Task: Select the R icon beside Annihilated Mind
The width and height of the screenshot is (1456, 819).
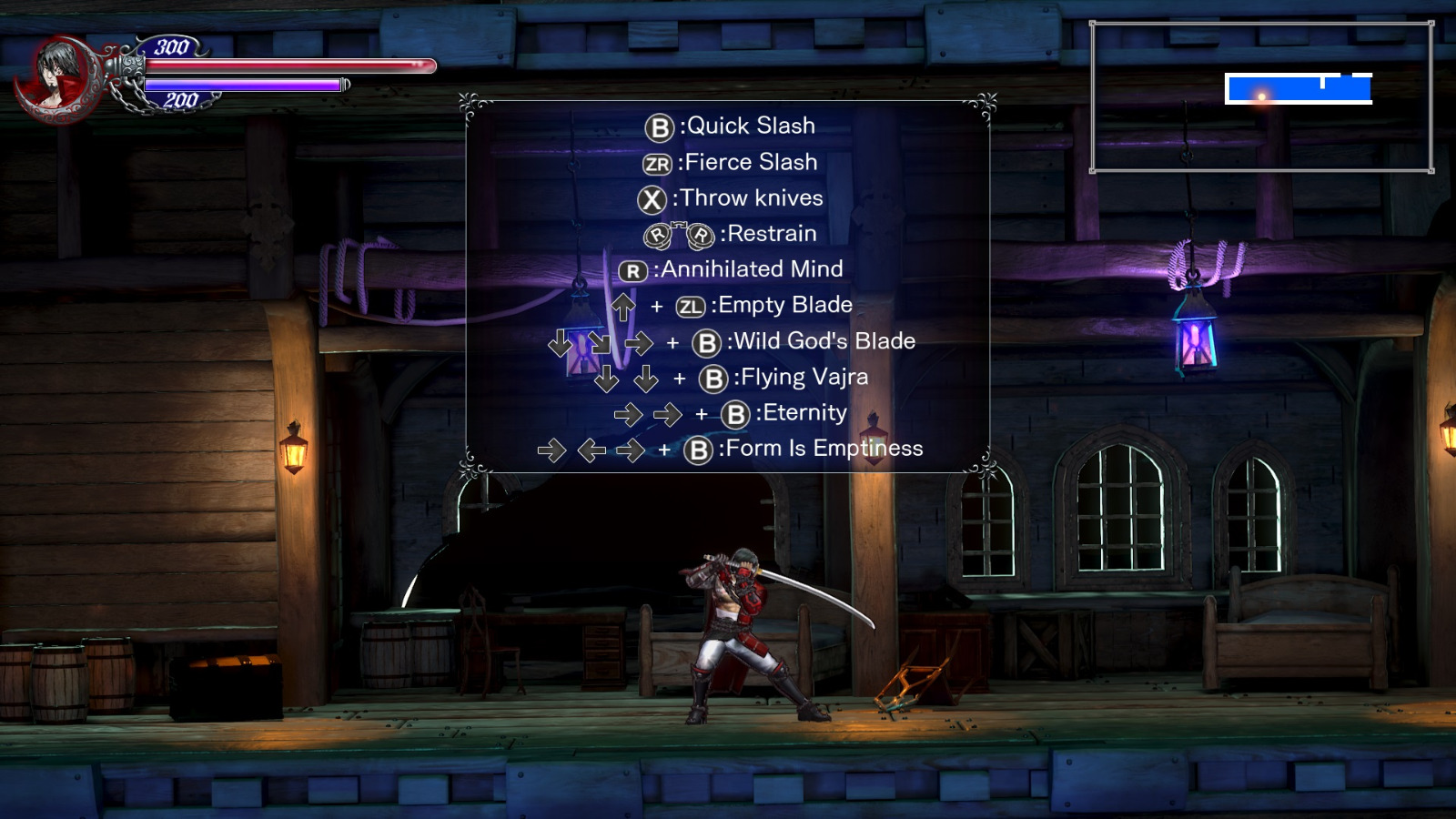Action: pos(632,270)
